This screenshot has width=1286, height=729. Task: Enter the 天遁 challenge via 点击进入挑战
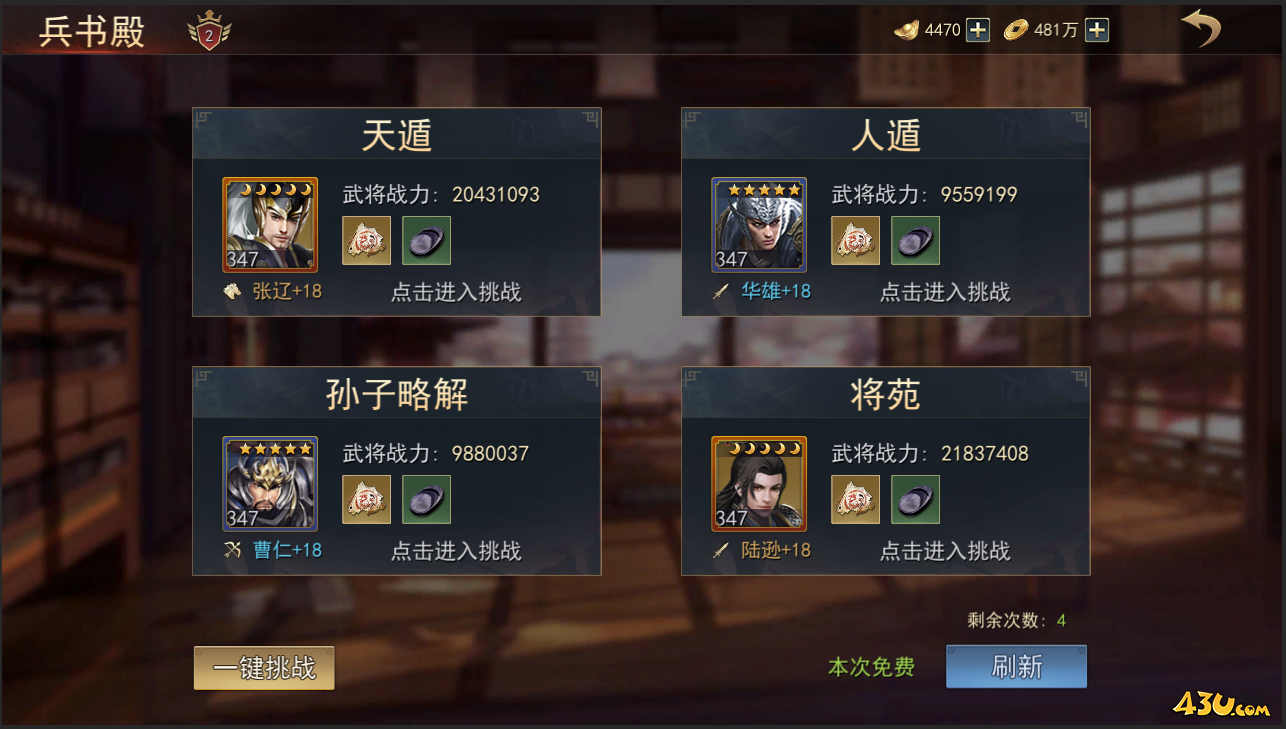(x=456, y=293)
